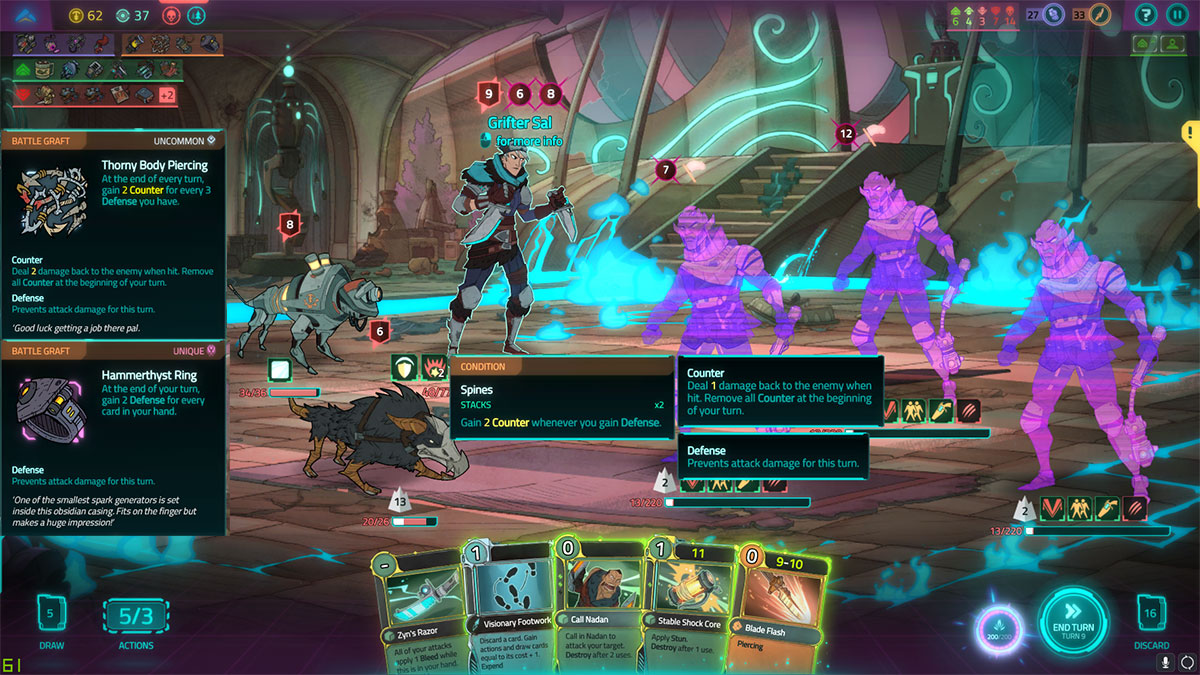Open the help question mark button
Image resolution: width=1200 pixels, height=675 pixels.
click(x=1147, y=15)
